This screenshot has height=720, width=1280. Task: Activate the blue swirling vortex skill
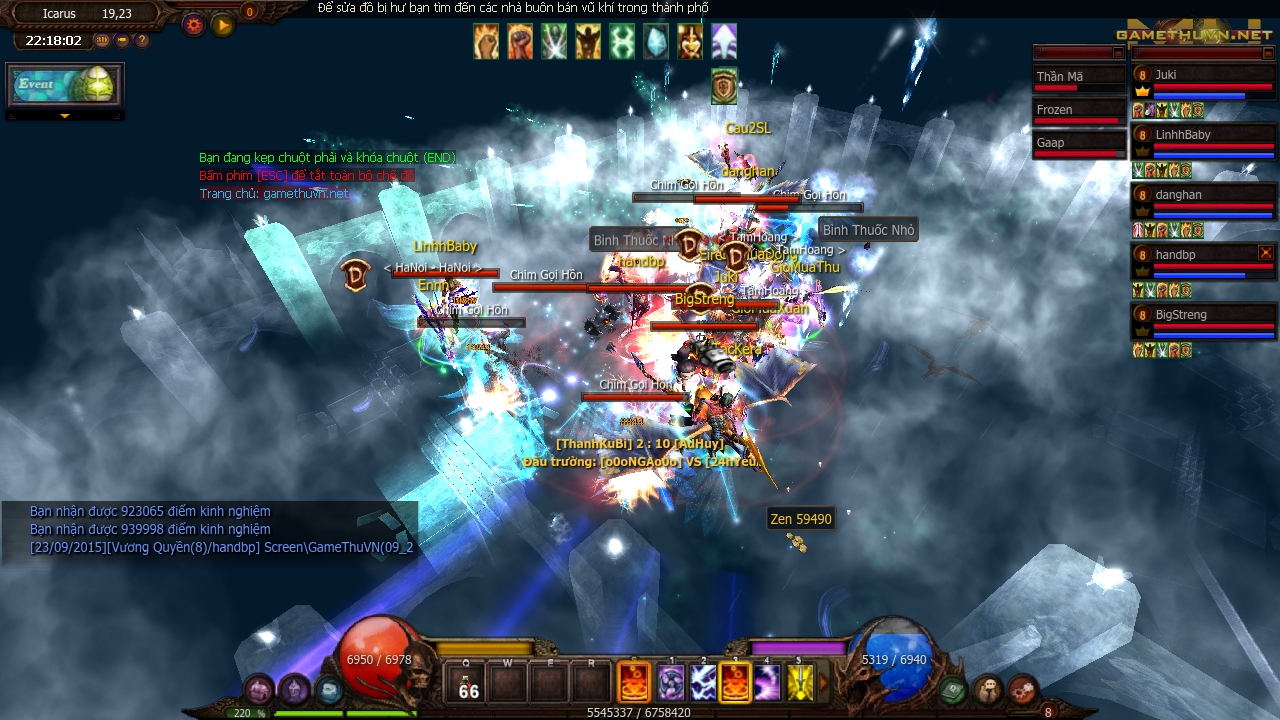671,683
